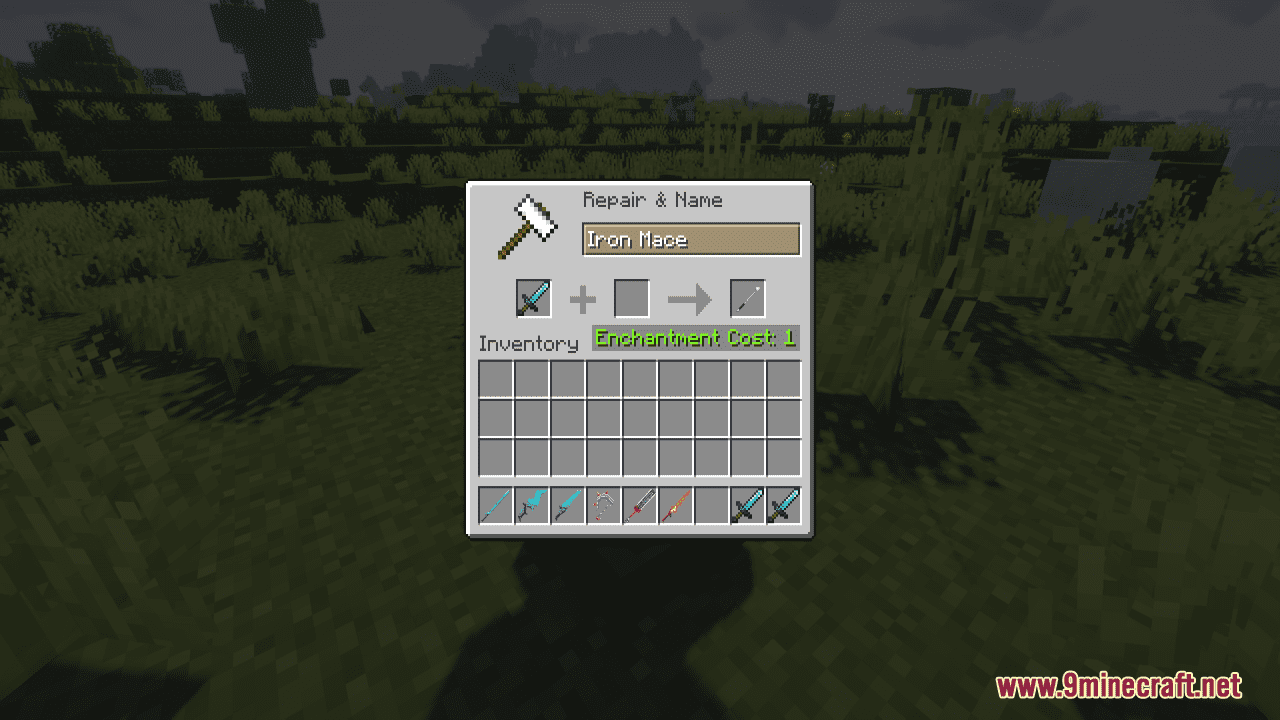Click the Enchantment Cost: 1 label

point(694,338)
